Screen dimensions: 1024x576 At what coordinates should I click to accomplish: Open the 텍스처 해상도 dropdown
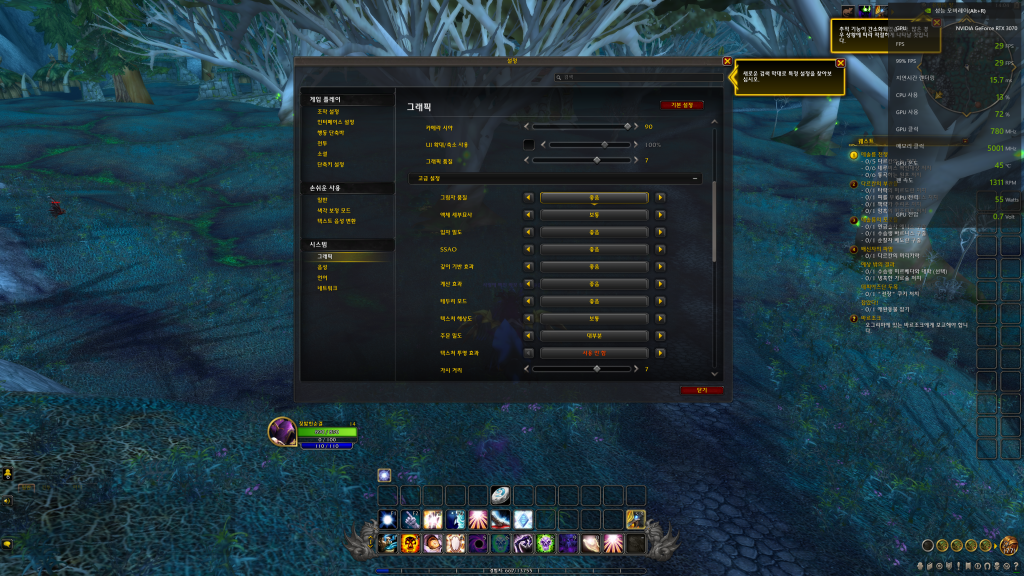point(594,318)
